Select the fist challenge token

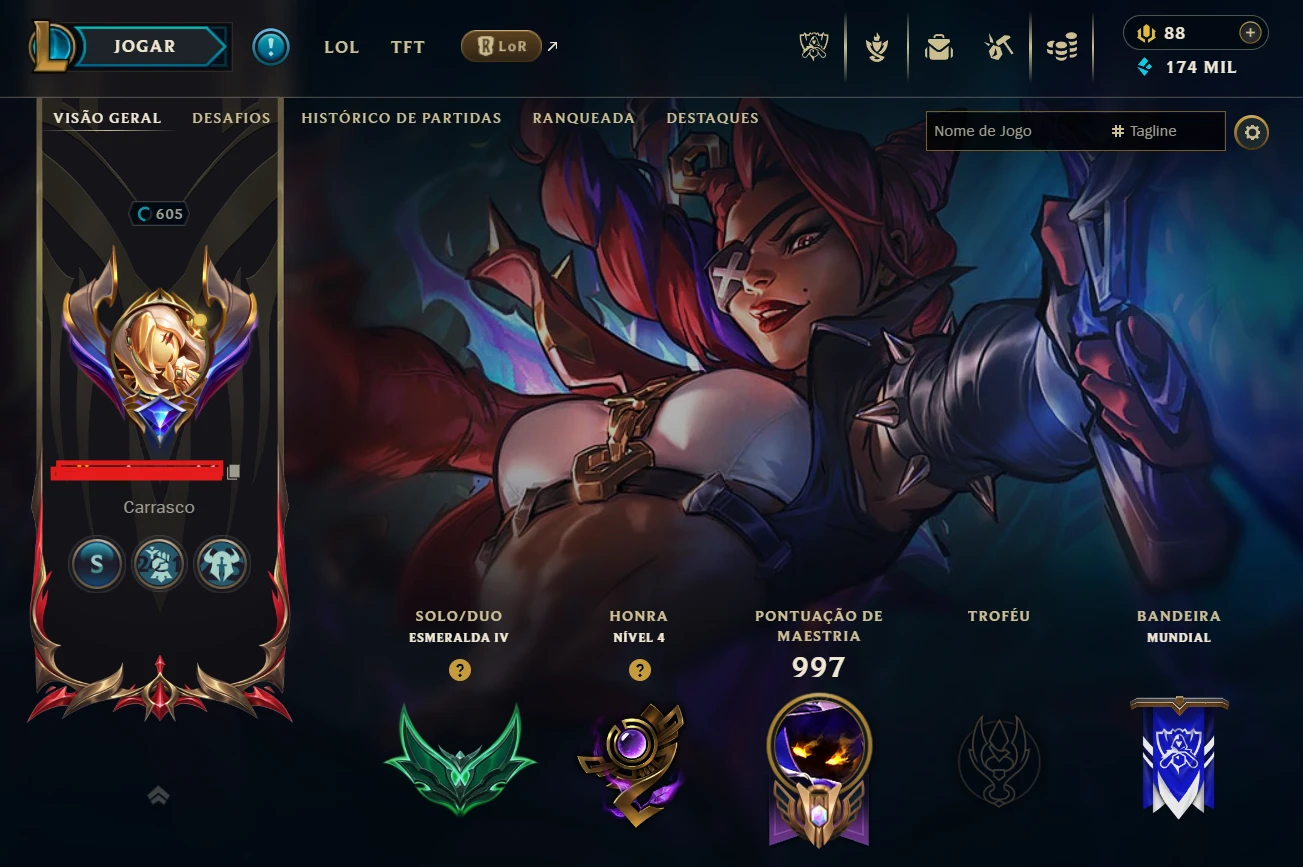tap(159, 564)
